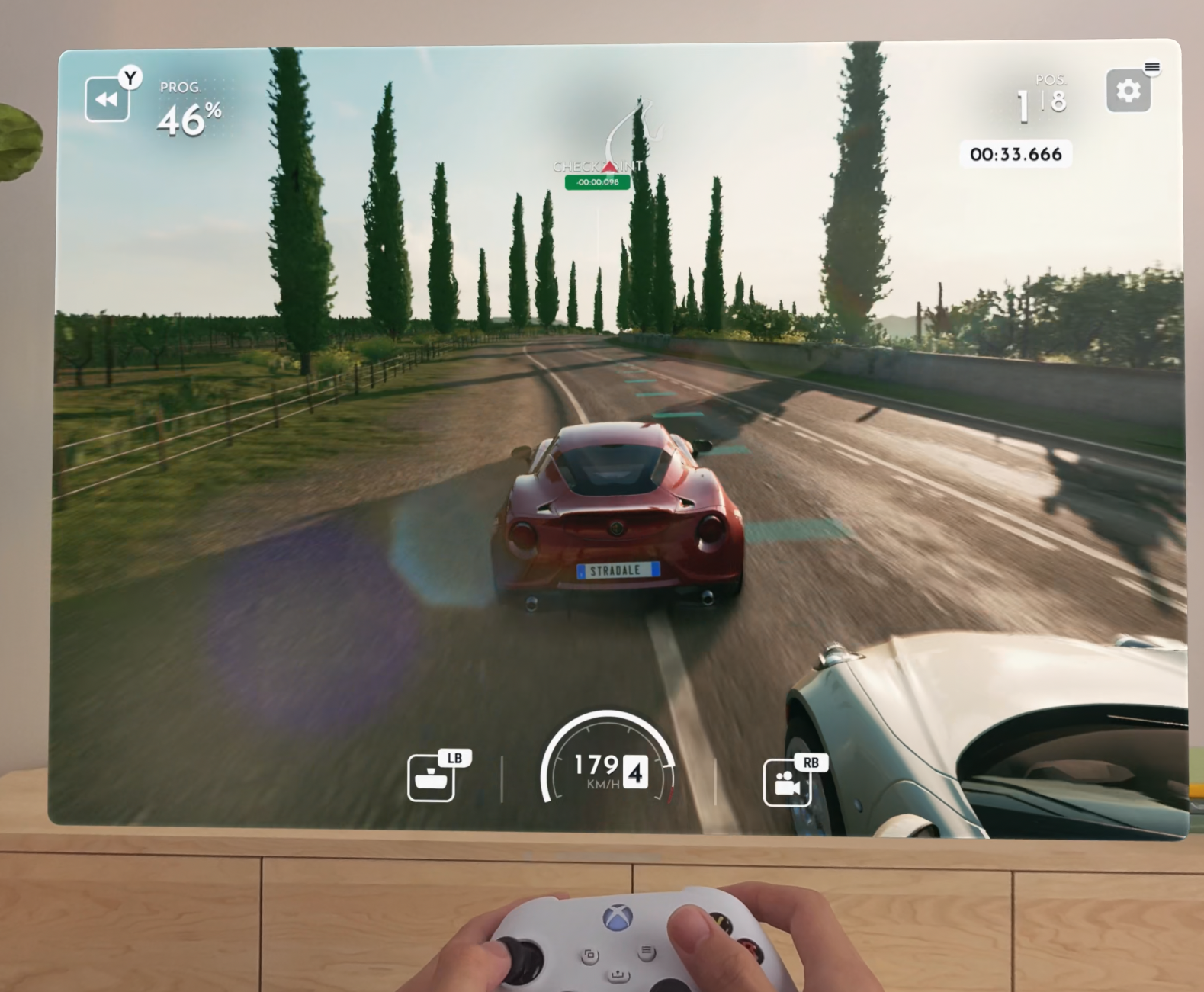Open the gear settings menu
The image size is (1204, 992).
(x=1128, y=91)
